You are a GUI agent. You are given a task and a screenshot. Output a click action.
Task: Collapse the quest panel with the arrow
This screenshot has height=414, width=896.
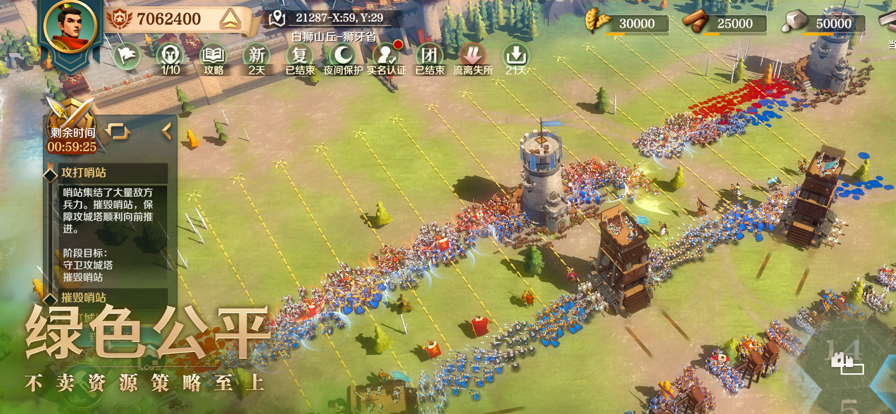167,131
